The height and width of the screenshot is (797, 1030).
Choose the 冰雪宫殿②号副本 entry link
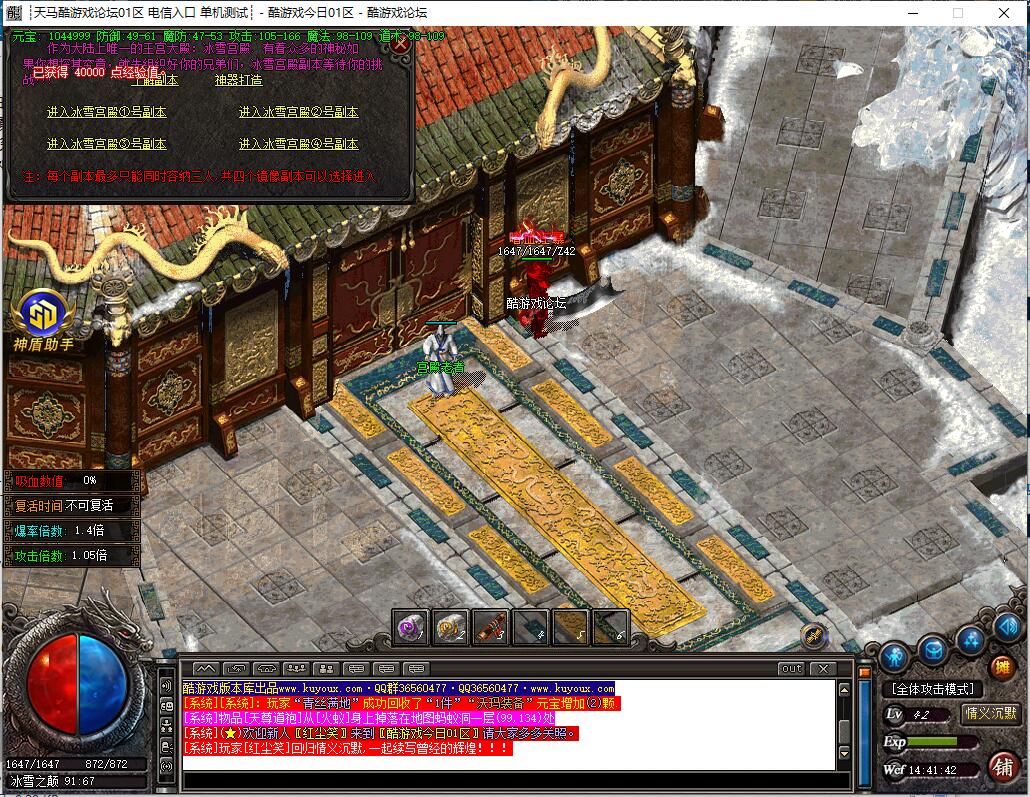click(298, 112)
